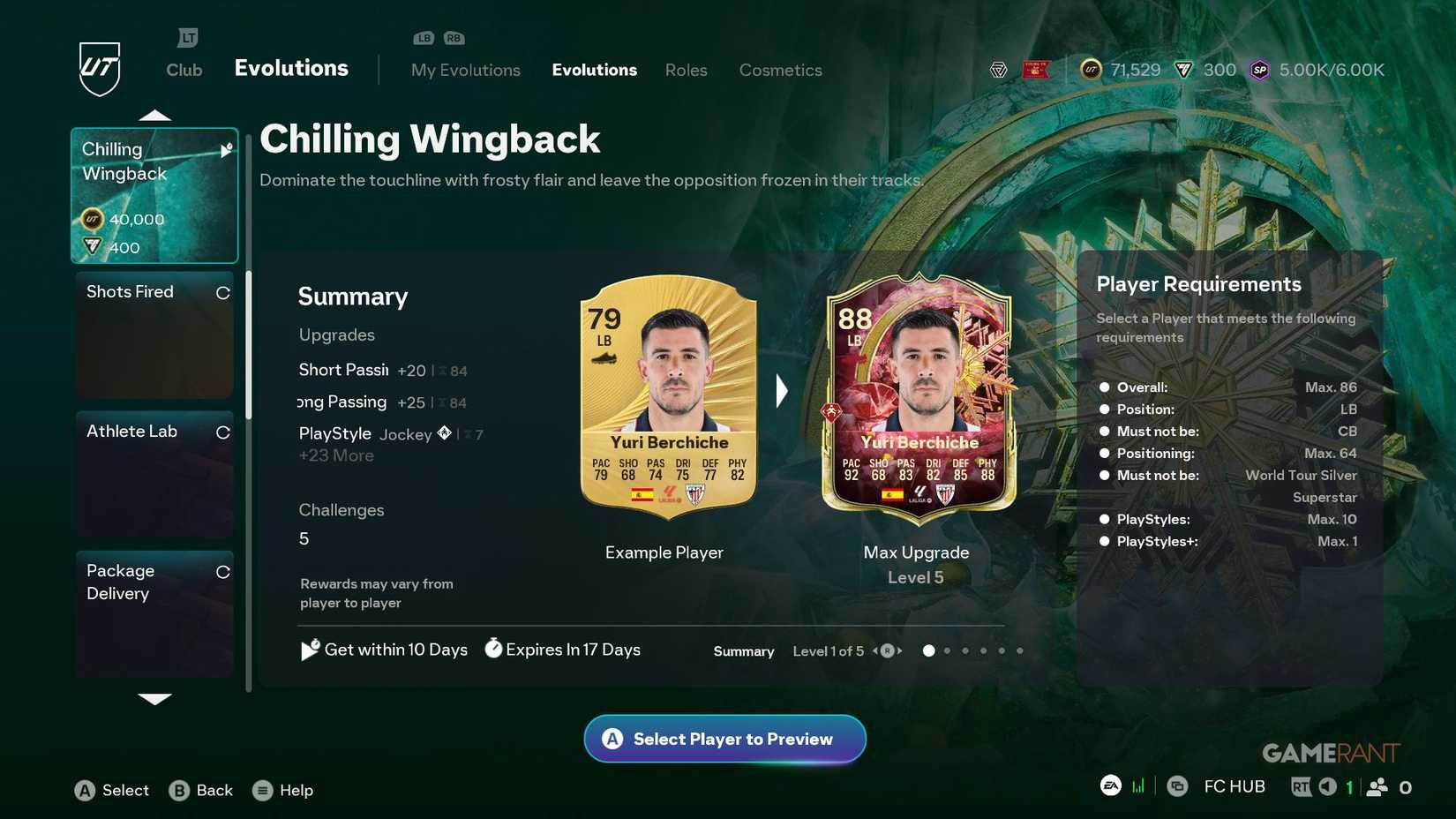Open the purple SP points icon
1456x819 pixels.
(1259, 70)
